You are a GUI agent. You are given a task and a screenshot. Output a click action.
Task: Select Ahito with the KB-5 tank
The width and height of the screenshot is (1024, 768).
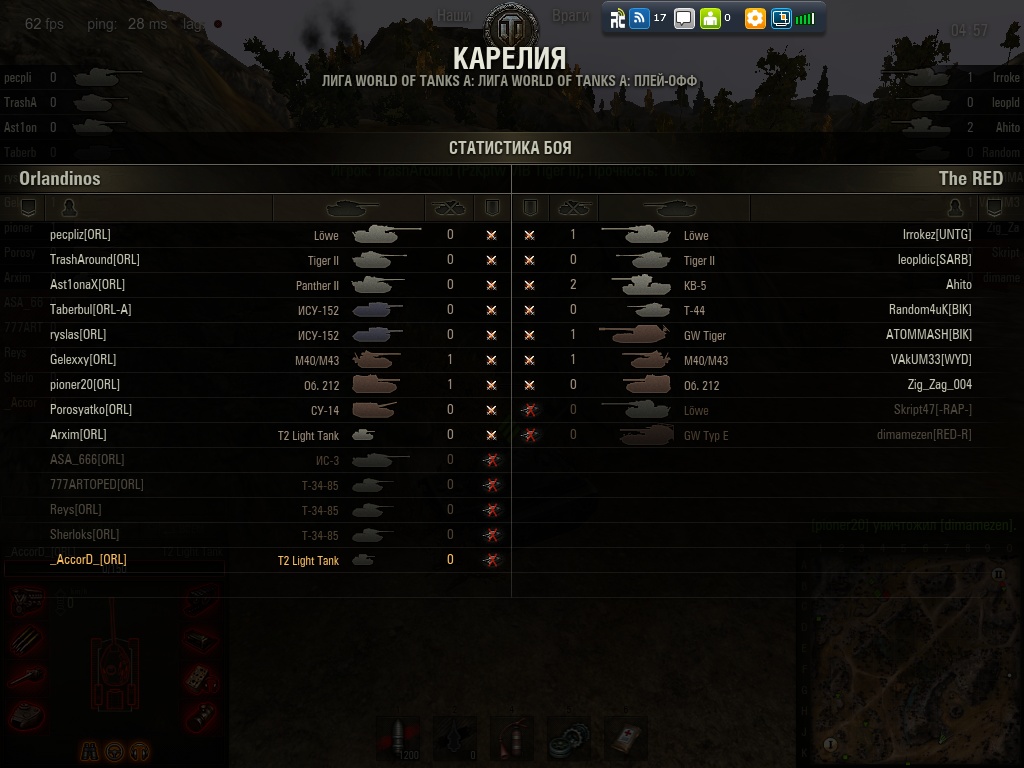pyautogui.click(x=958, y=285)
